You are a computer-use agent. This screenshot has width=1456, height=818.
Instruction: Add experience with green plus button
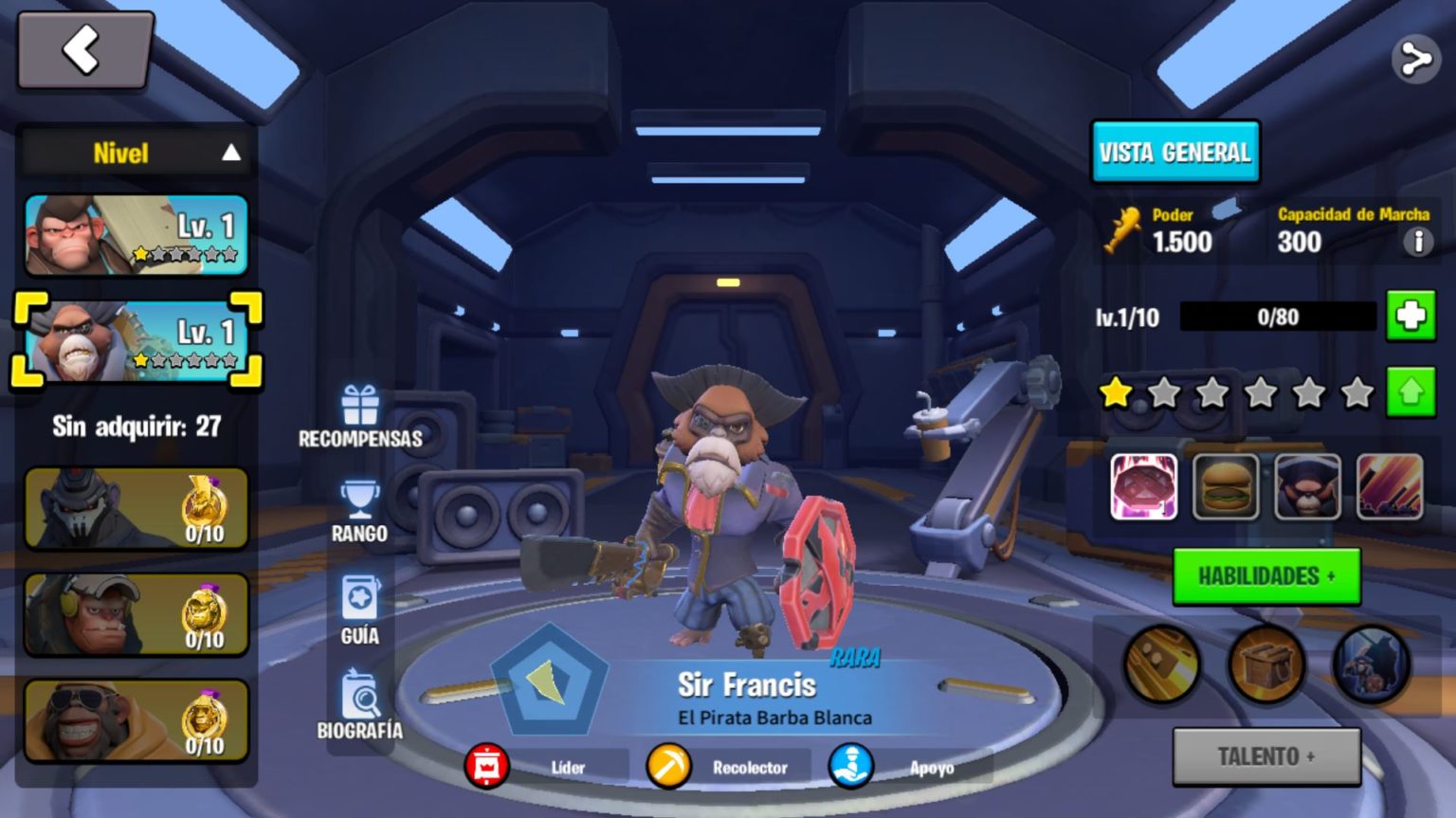point(1410,316)
